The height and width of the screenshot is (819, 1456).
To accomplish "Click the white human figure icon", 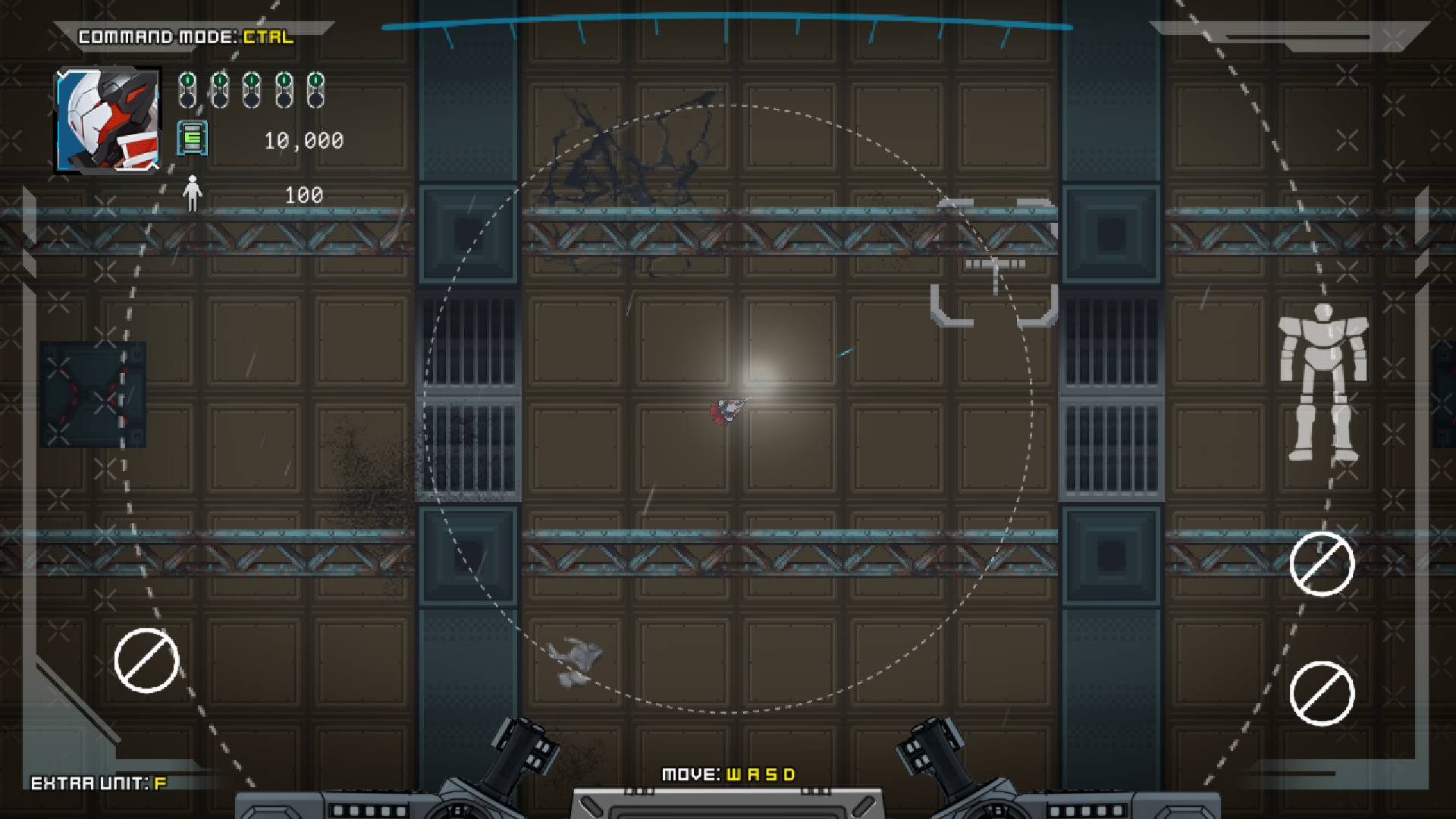I will [193, 194].
